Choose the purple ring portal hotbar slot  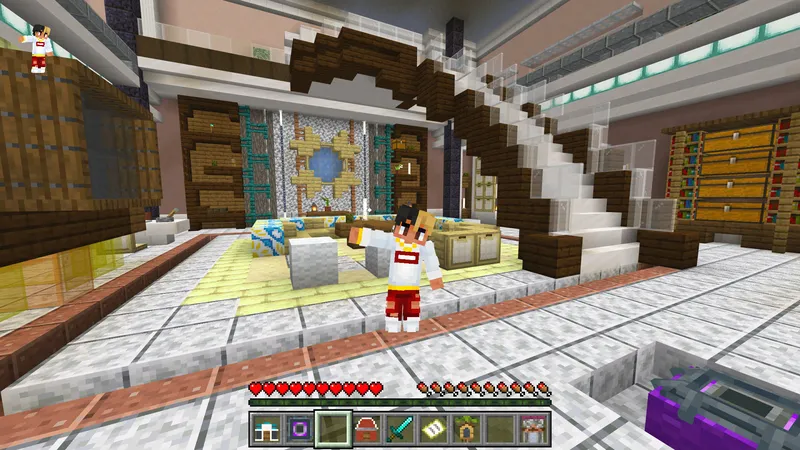(299, 428)
